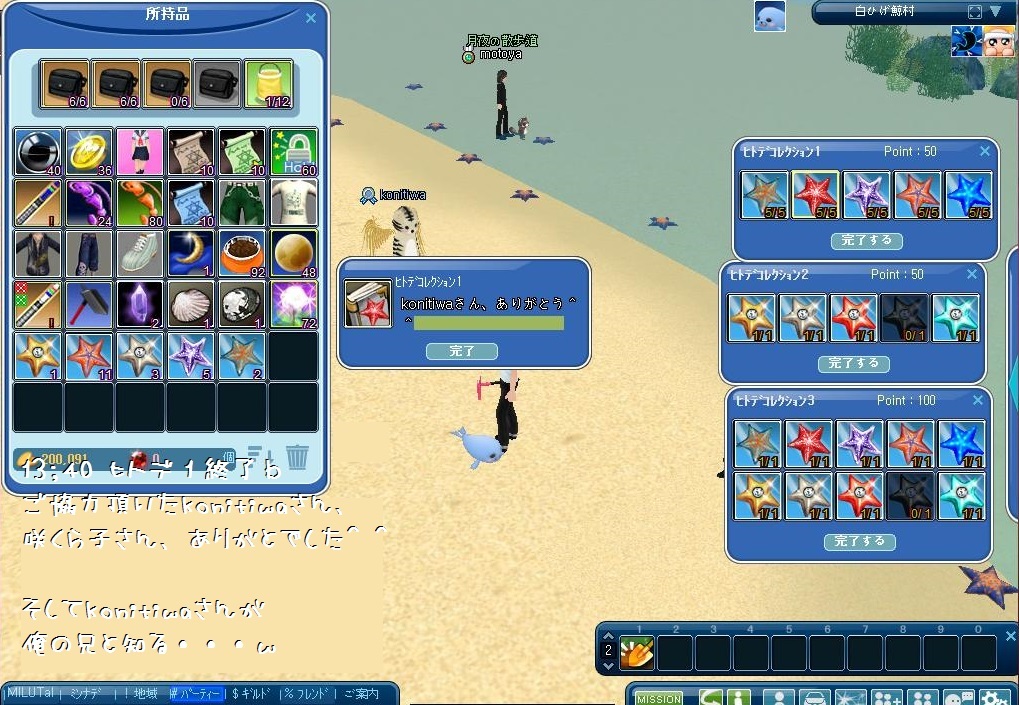Viewport: 1019px width, 705px height.
Task: Confirm the 完了 button in the dialogue box
Action: (x=462, y=351)
